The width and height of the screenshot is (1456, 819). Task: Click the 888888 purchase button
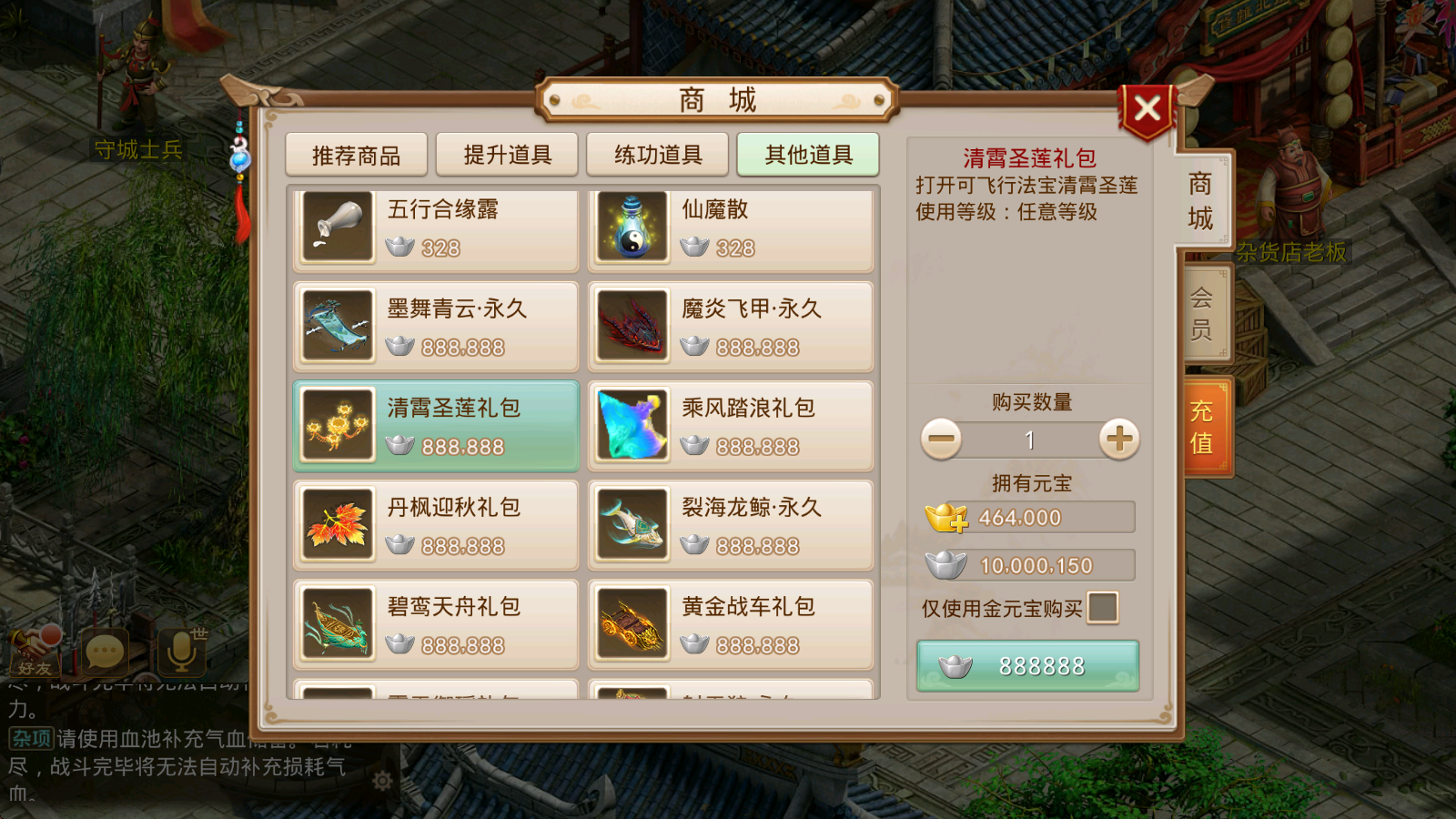(1028, 664)
